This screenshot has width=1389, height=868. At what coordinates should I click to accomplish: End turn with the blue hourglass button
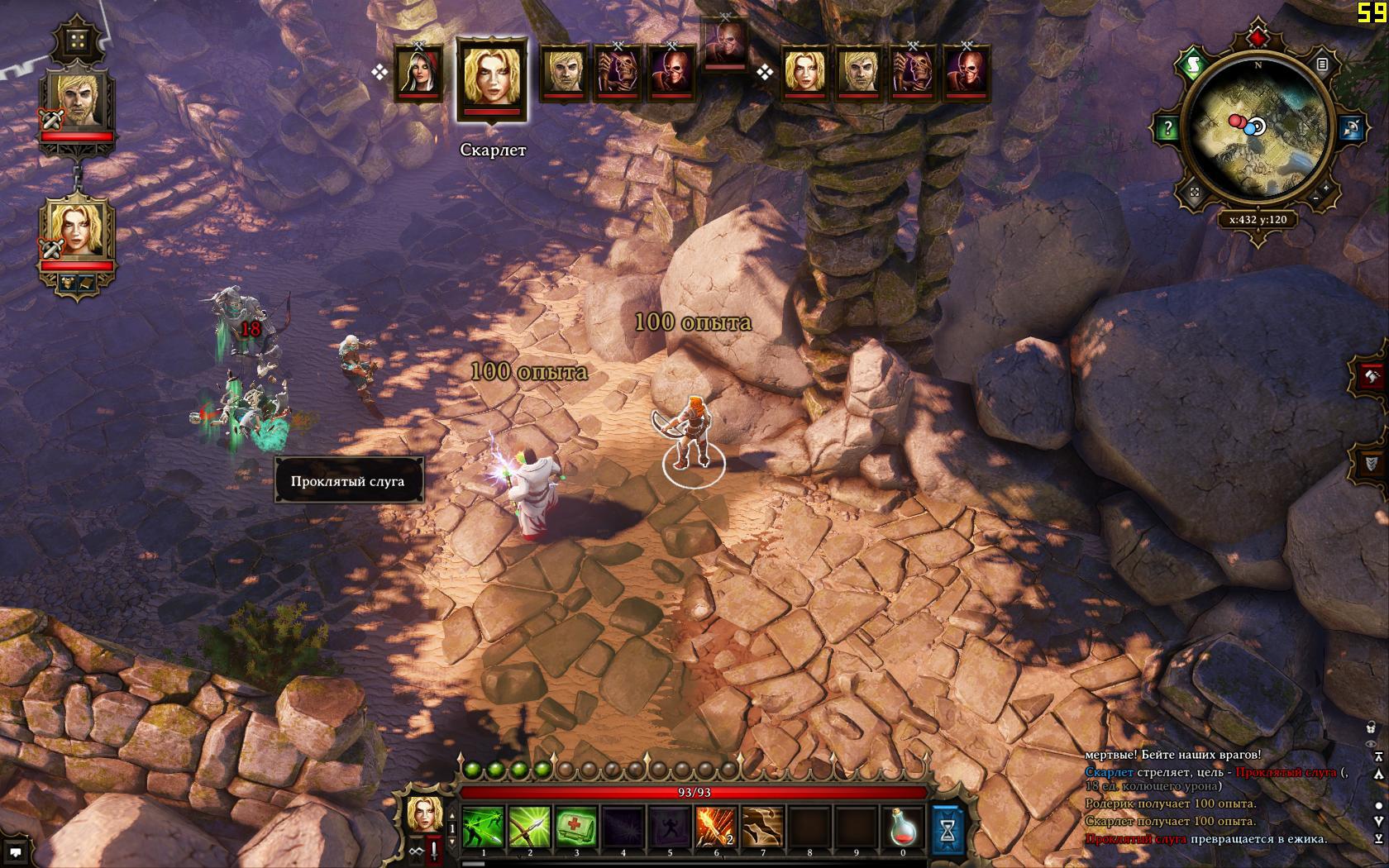(948, 828)
